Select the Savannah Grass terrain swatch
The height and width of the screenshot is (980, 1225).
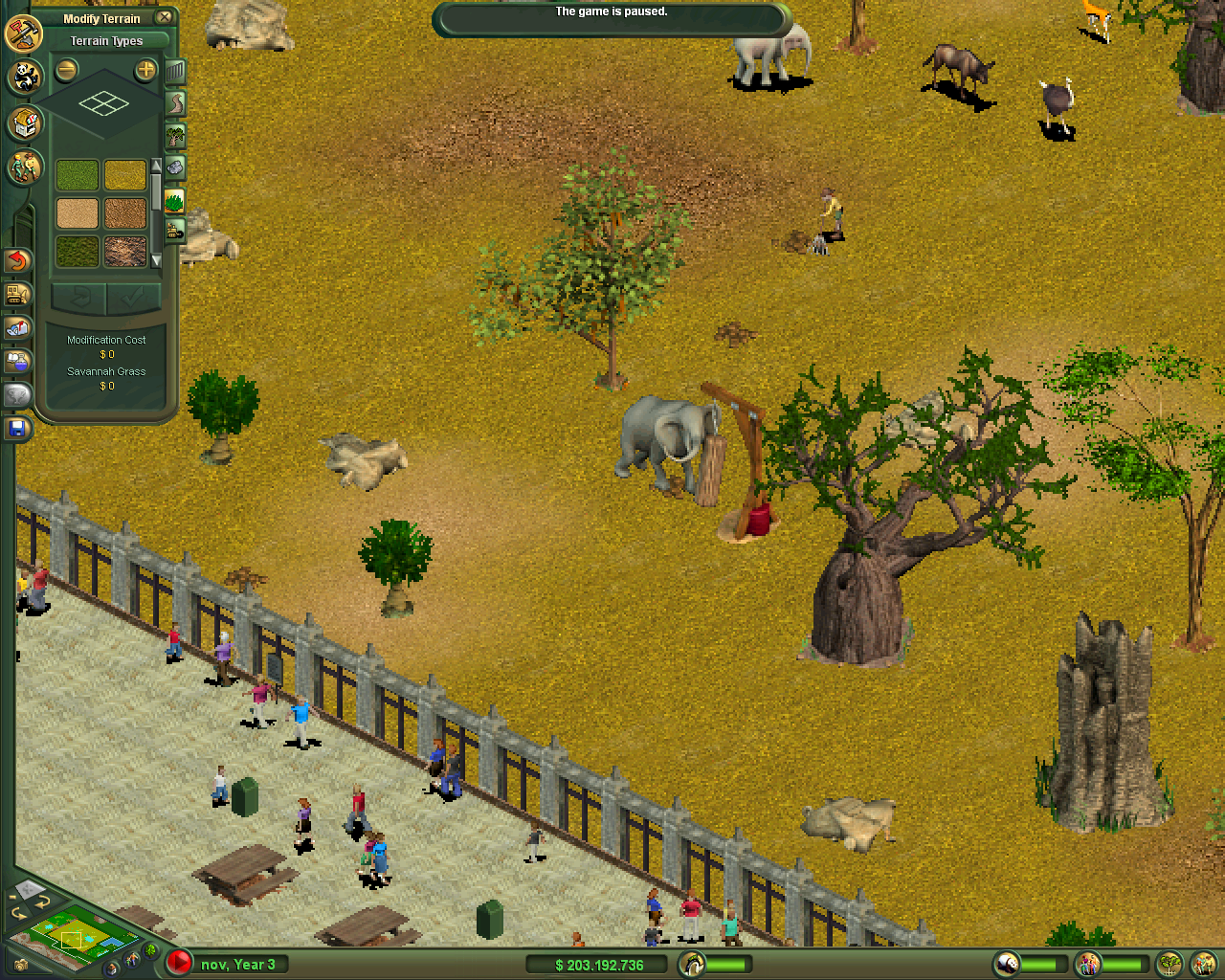click(125, 175)
